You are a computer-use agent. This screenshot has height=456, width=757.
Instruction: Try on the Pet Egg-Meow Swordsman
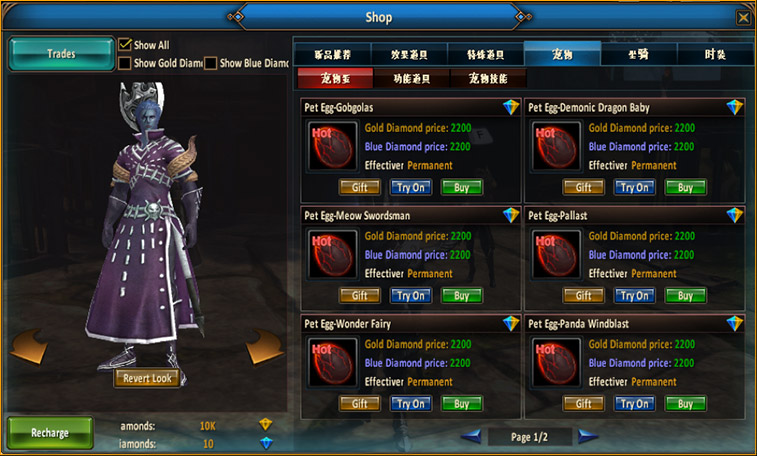point(410,295)
